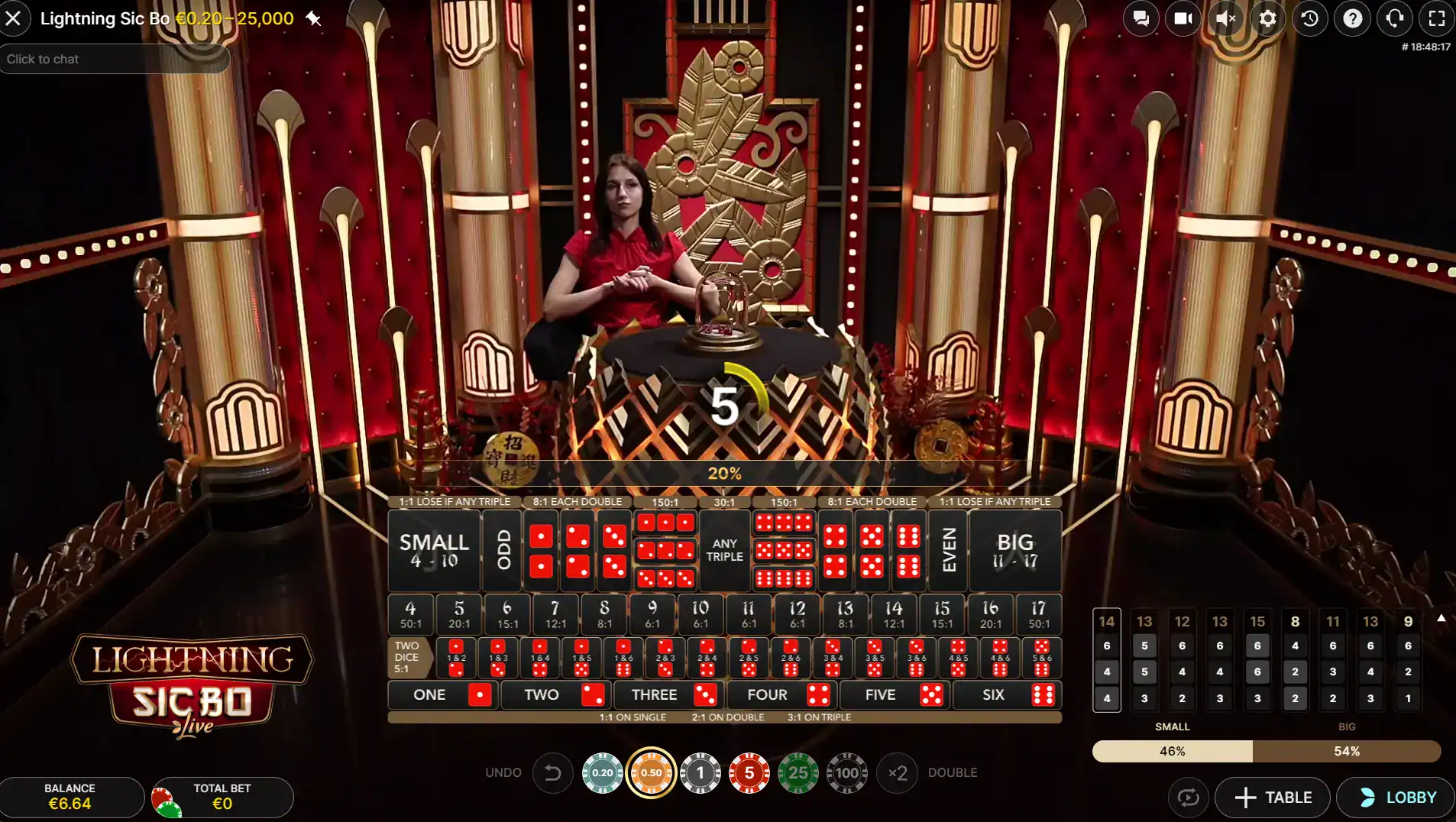1456x822 pixels.
Task: Open the game settings gear
Action: [1269, 18]
